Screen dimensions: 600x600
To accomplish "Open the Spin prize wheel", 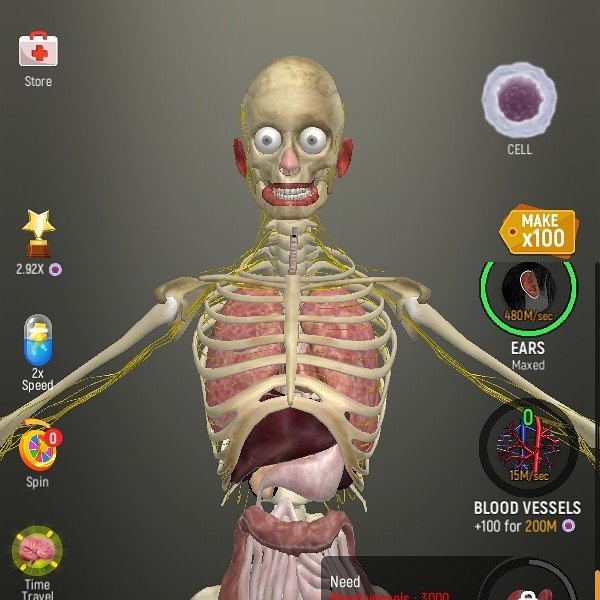I will click(x=37, y=447).
